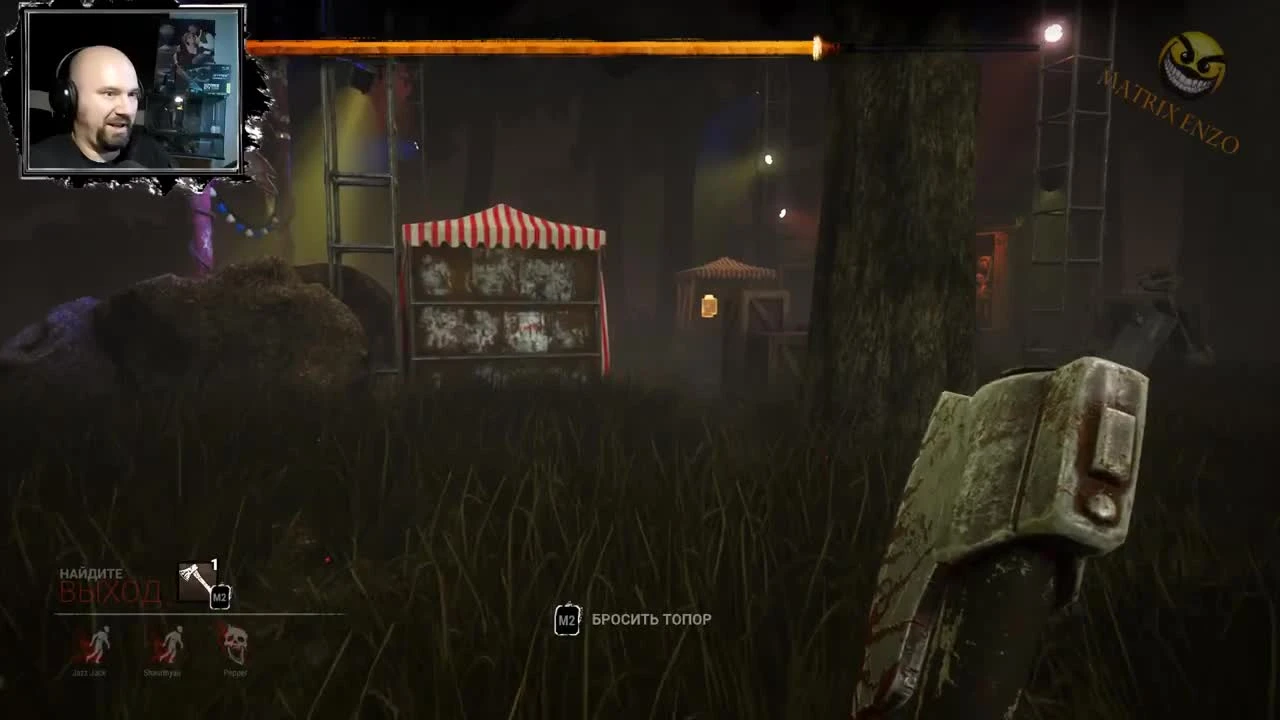The image size is (1280, 720).
Task: Click the M2 key icon beside the hatchet
Action: pos(218,597)
